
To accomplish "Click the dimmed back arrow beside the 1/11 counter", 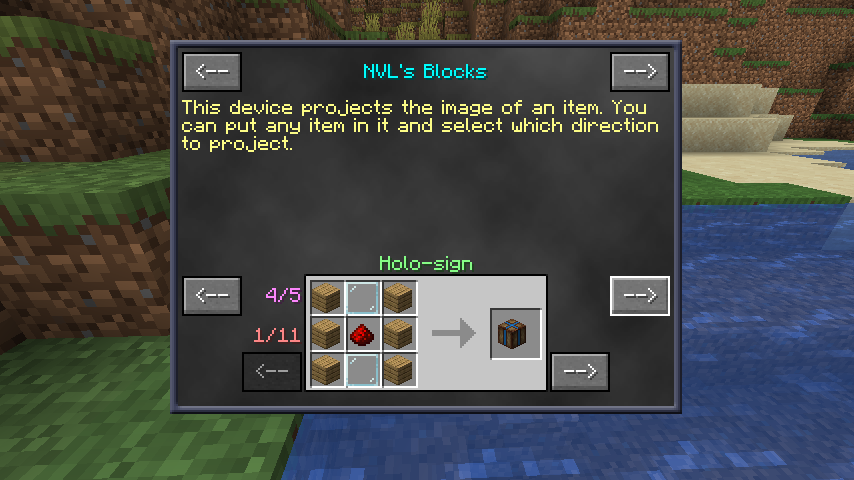I will pos(272,371).
